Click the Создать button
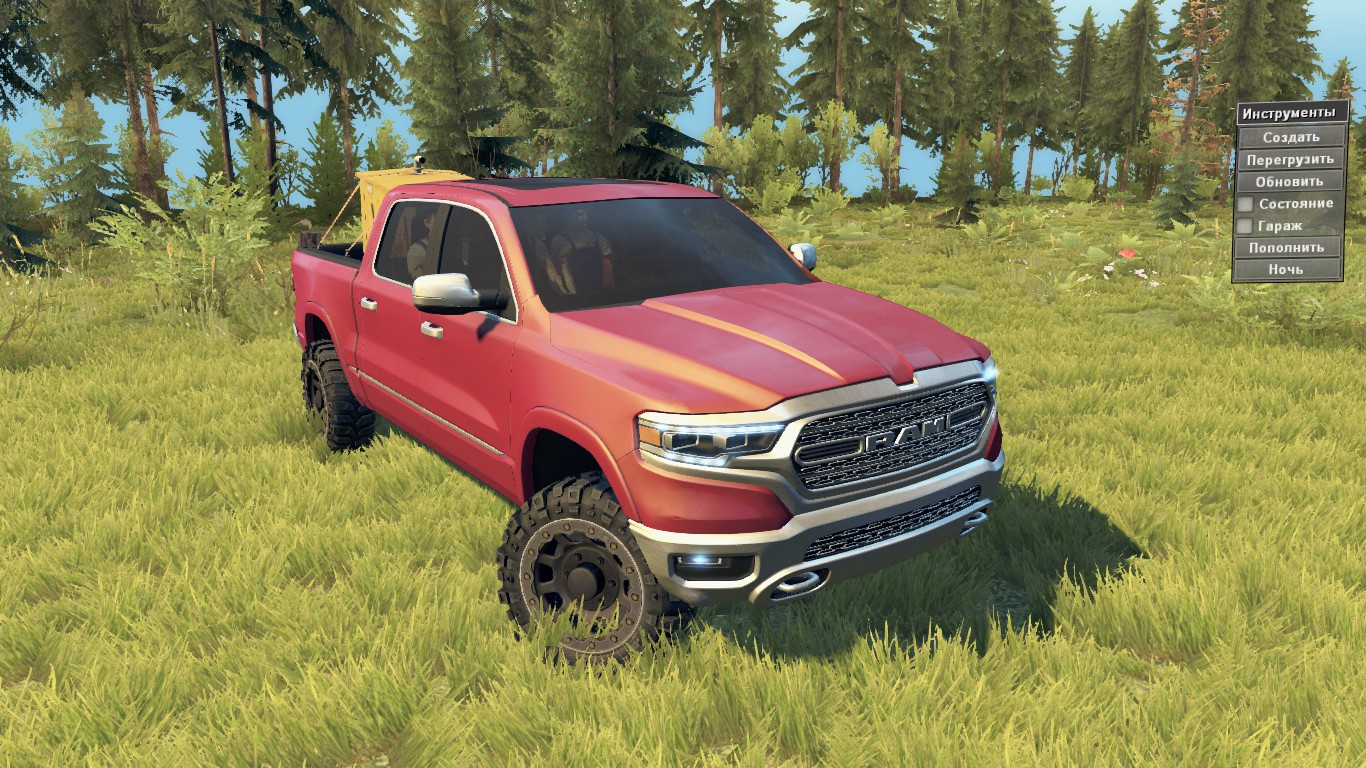The image size is (1366, 768). point(1290,137)
